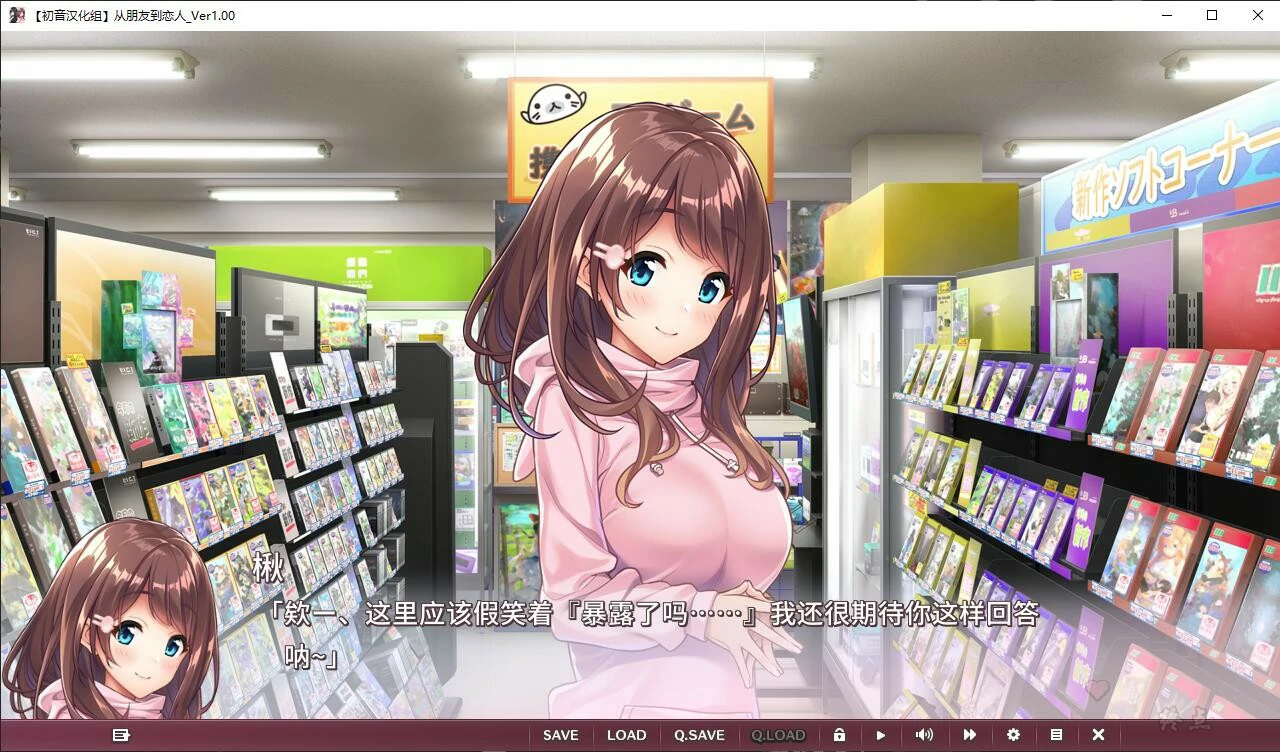
Task: Lock the text window with the padlock icon
Action: coord(840,735)
